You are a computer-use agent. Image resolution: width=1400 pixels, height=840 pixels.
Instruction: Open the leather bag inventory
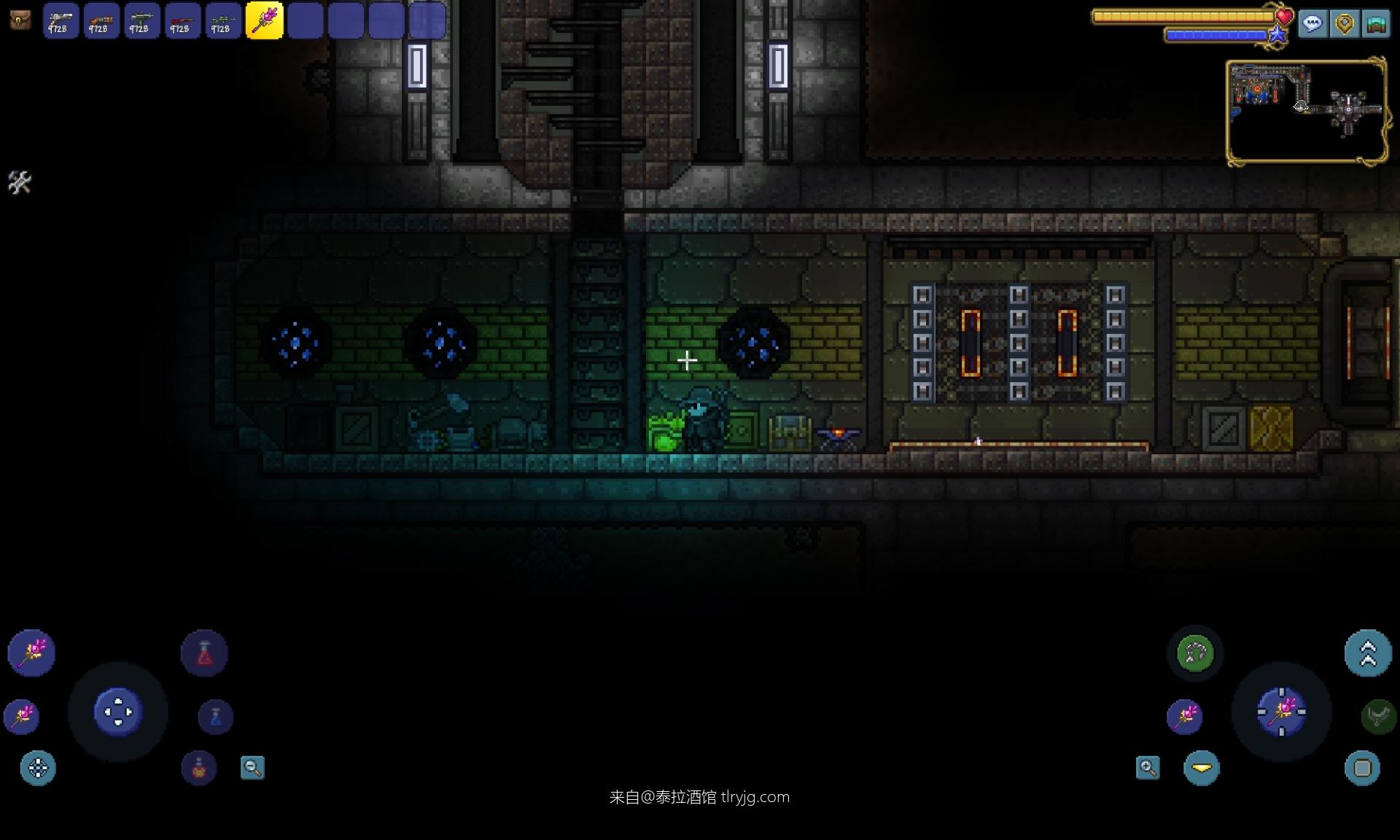coord(20,20)
